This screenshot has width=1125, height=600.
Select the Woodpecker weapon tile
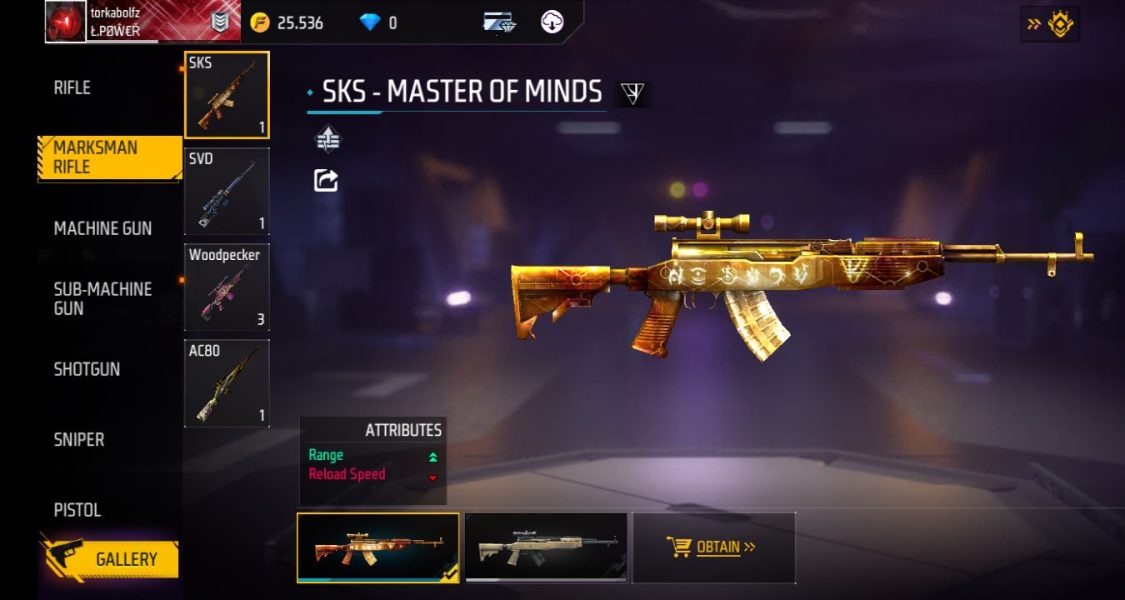[227, 287]
